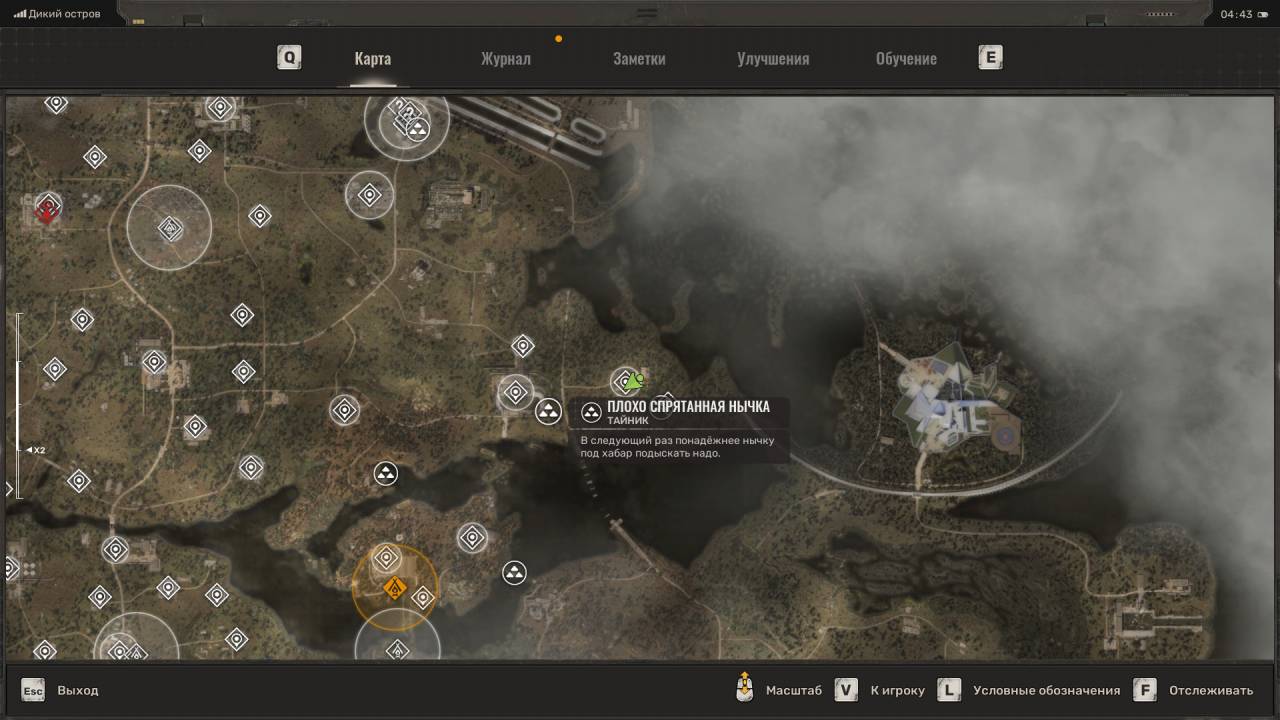Screen dimensions: 1280x720
Task: Select the Улучшения tab
Action: 773,58
